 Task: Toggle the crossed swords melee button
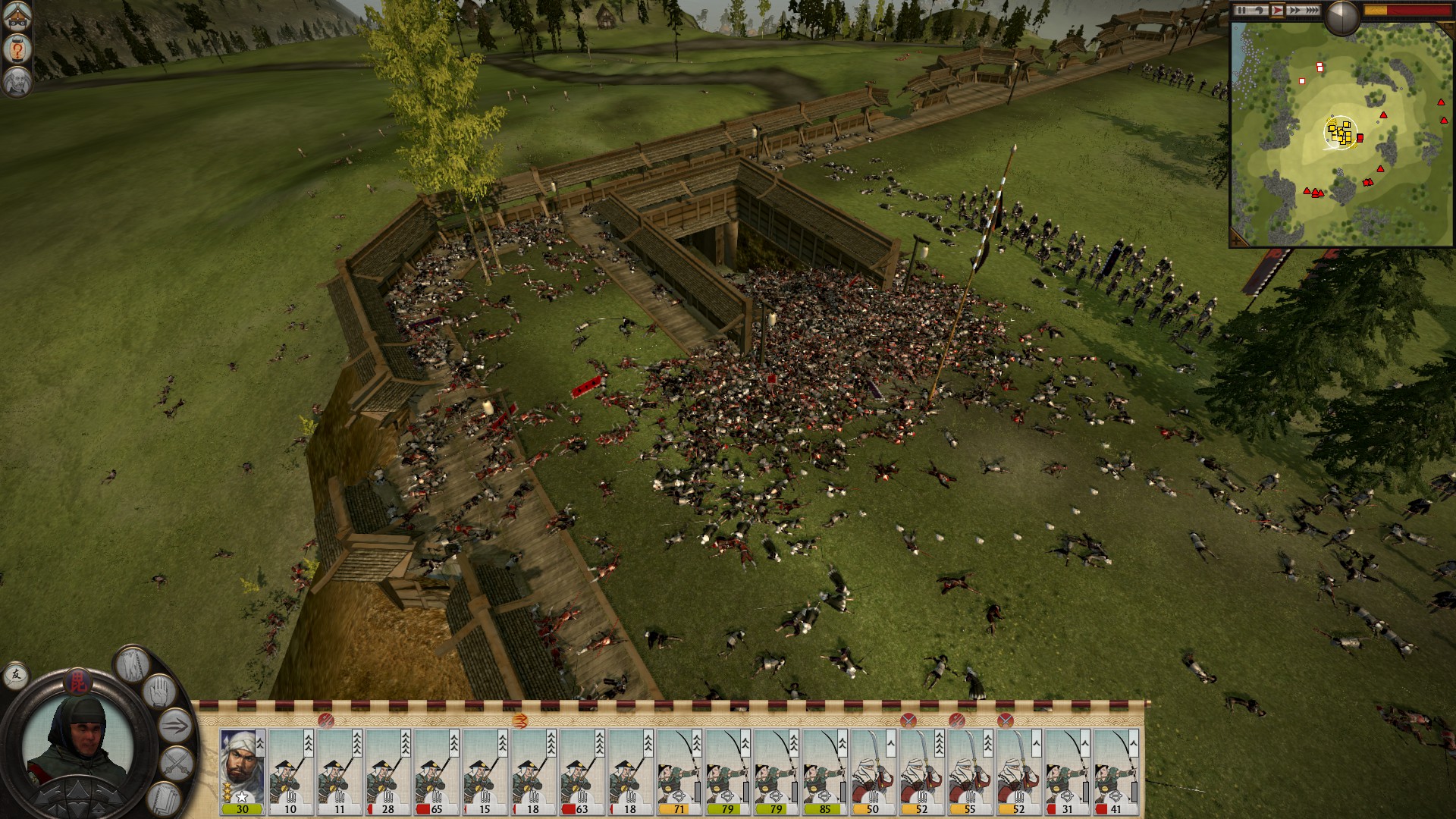point(177,762)
